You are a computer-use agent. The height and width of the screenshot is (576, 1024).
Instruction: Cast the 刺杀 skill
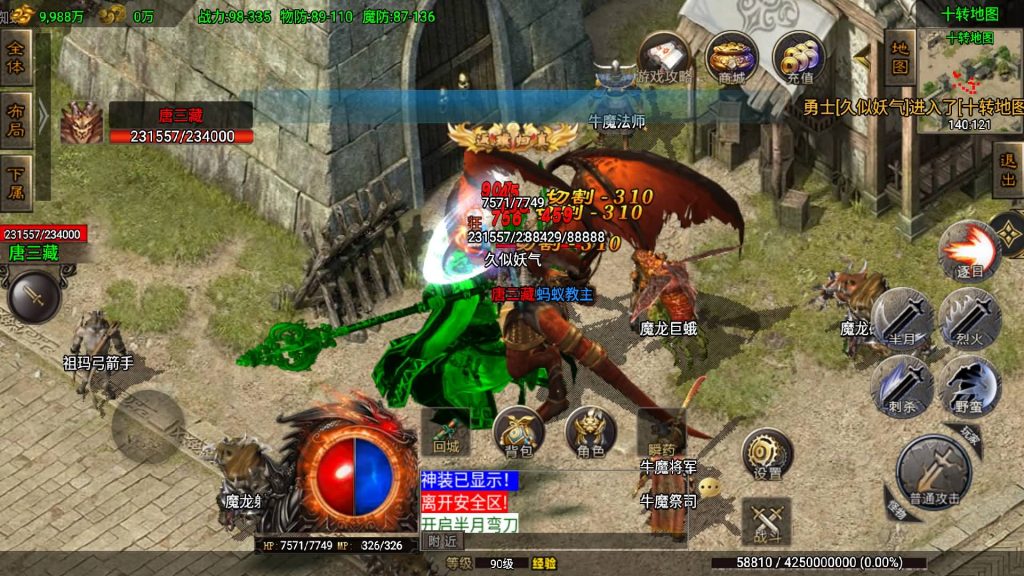(x=902, y=385)
